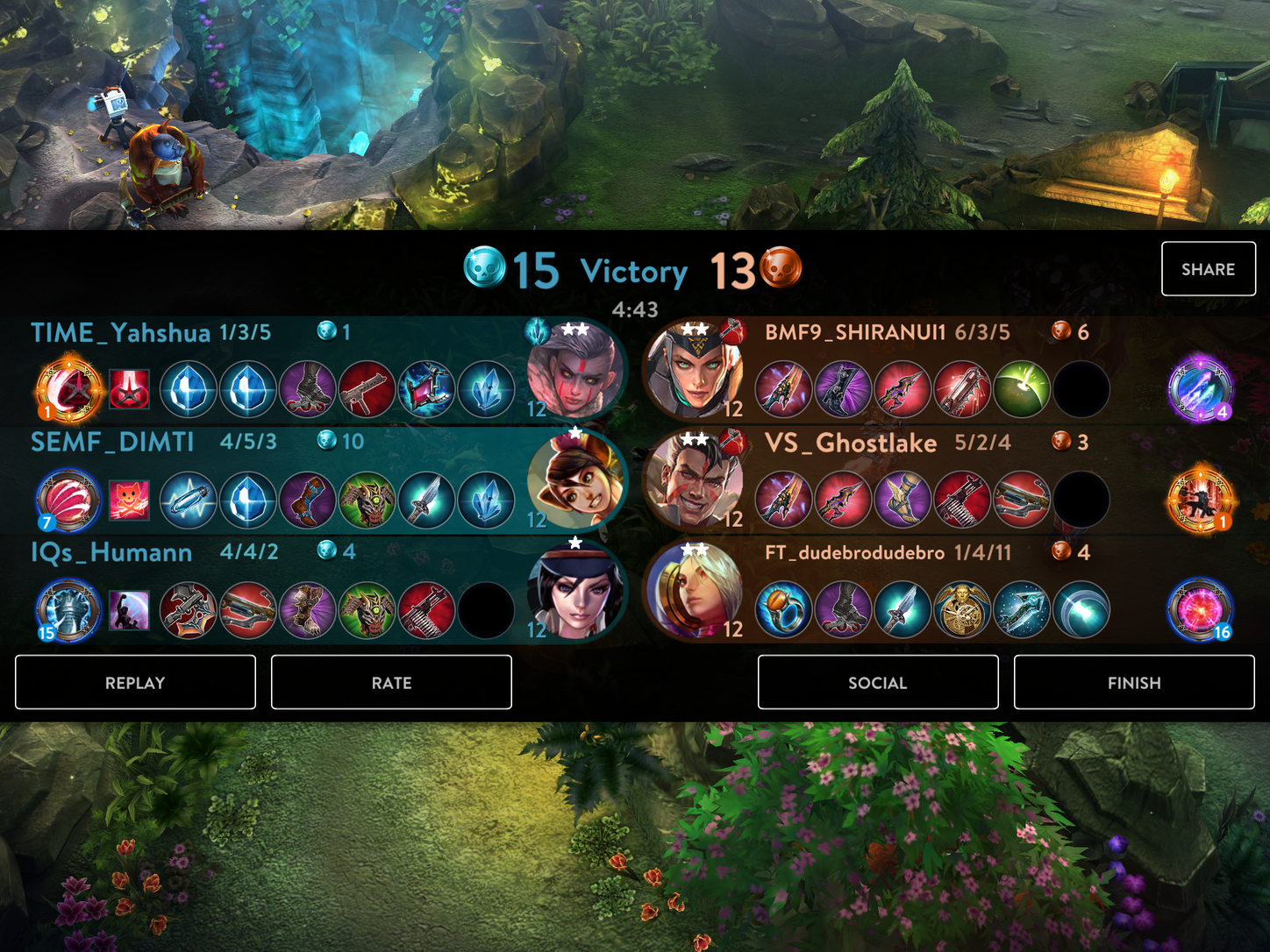Inspect BMF9_SHIRANUI1's green glowing item
The image size is (1270, 952).
pos(1022,389)
